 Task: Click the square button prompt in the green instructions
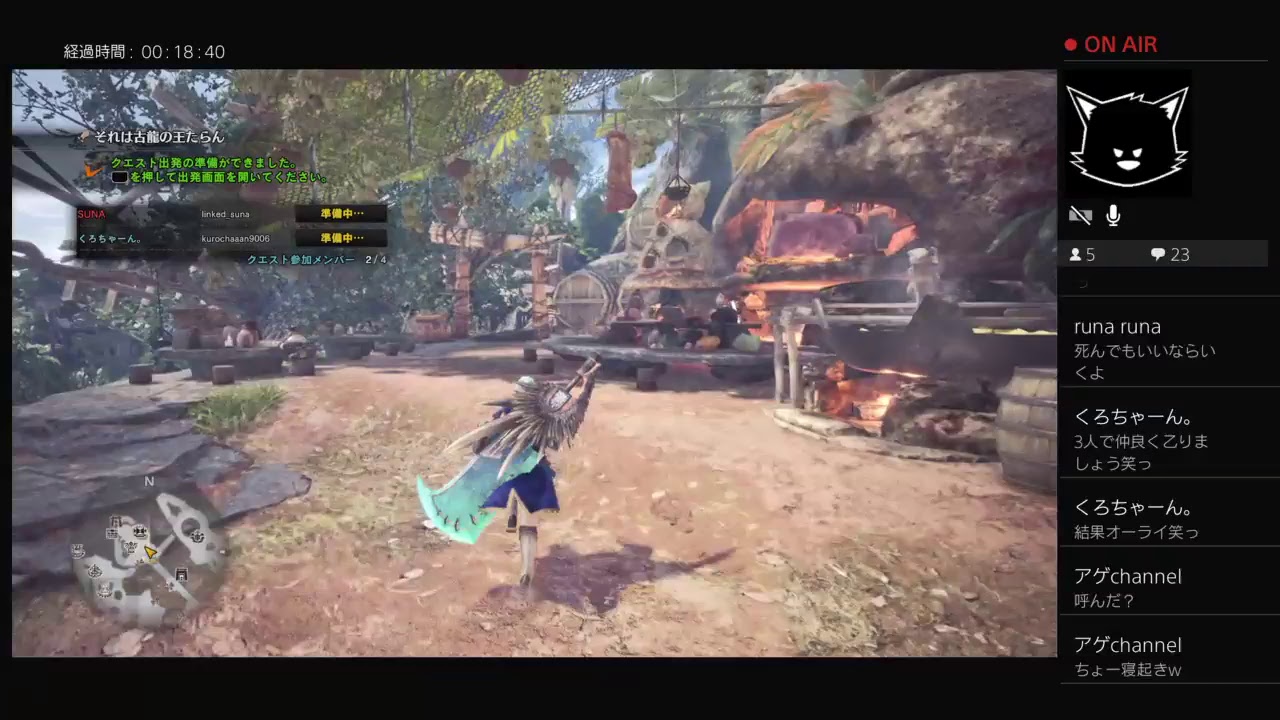(x=119, y=175)
